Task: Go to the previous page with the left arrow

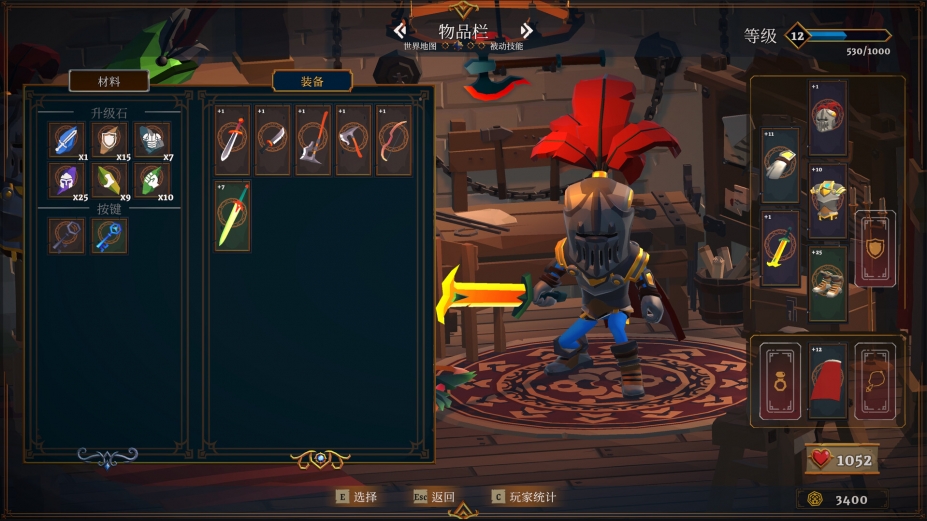Action: [400, 31]
